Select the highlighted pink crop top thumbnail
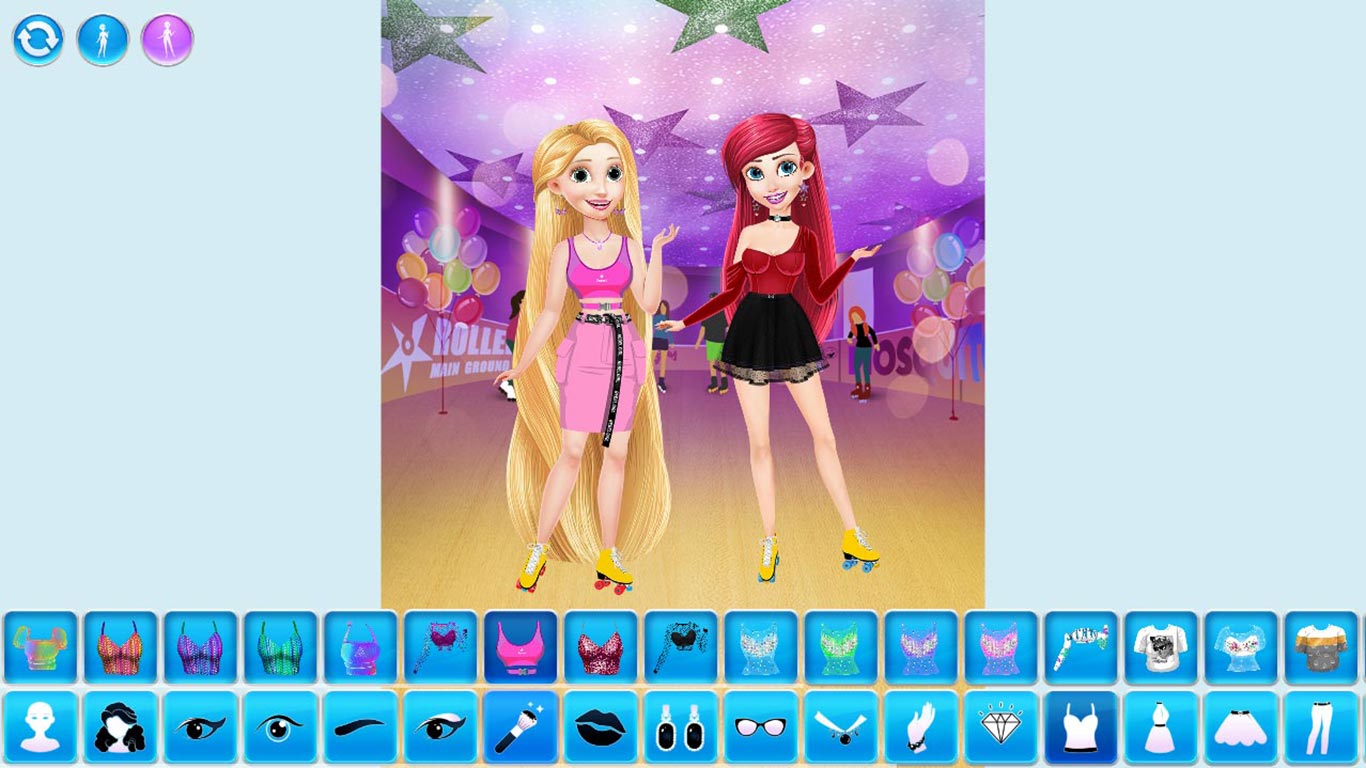This screenshot has width=1366, height=768. point(520,647)
